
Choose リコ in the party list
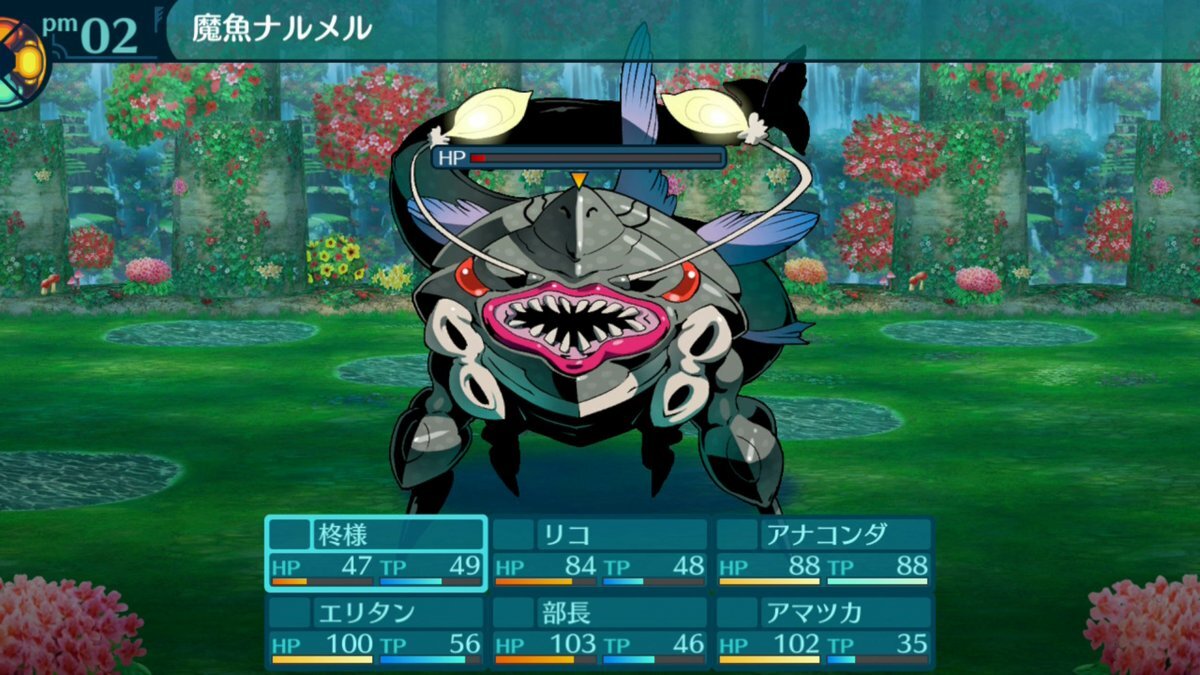(600, 552)
